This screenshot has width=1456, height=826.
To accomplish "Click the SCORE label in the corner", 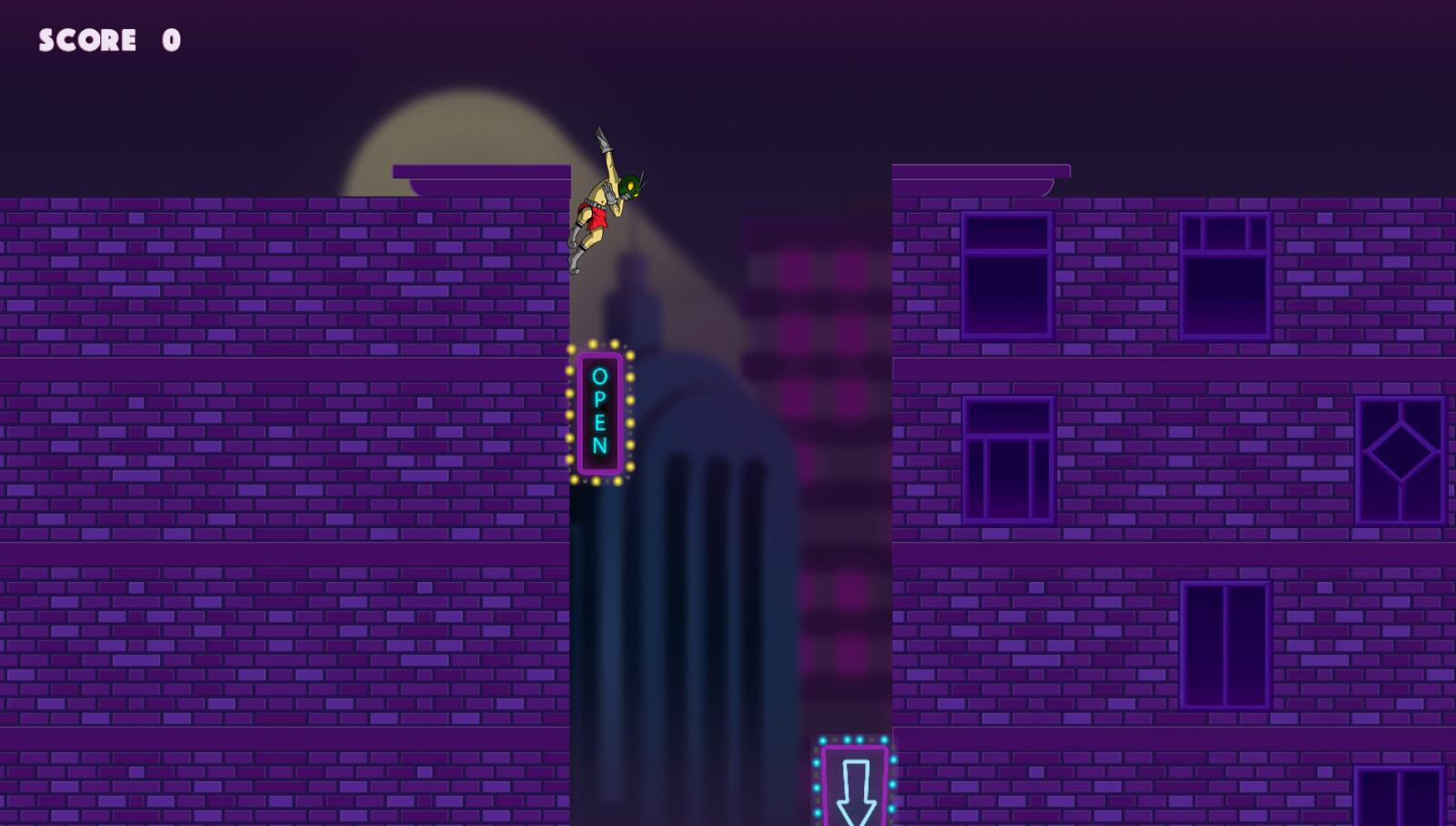I will pos(87,38).
